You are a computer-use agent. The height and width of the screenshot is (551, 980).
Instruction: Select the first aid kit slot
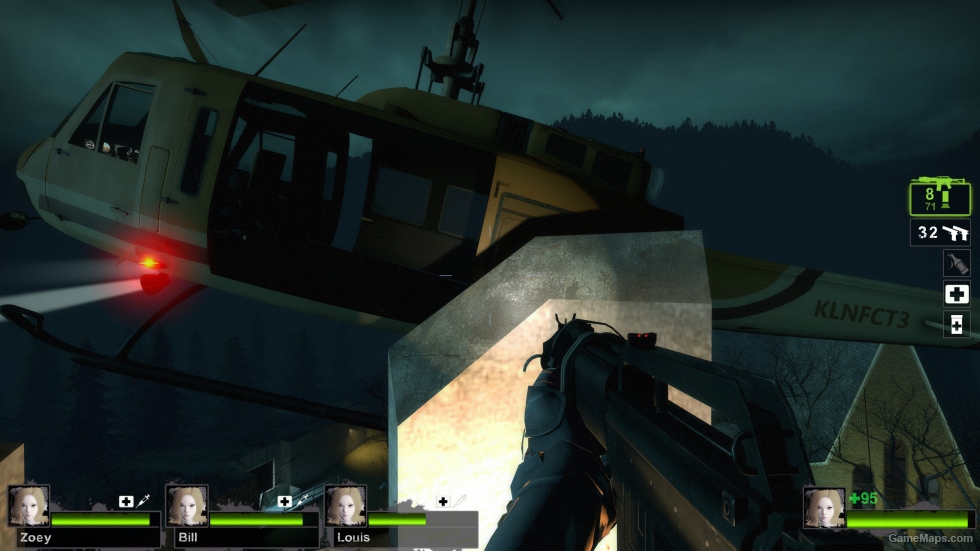tap(956, 294)
